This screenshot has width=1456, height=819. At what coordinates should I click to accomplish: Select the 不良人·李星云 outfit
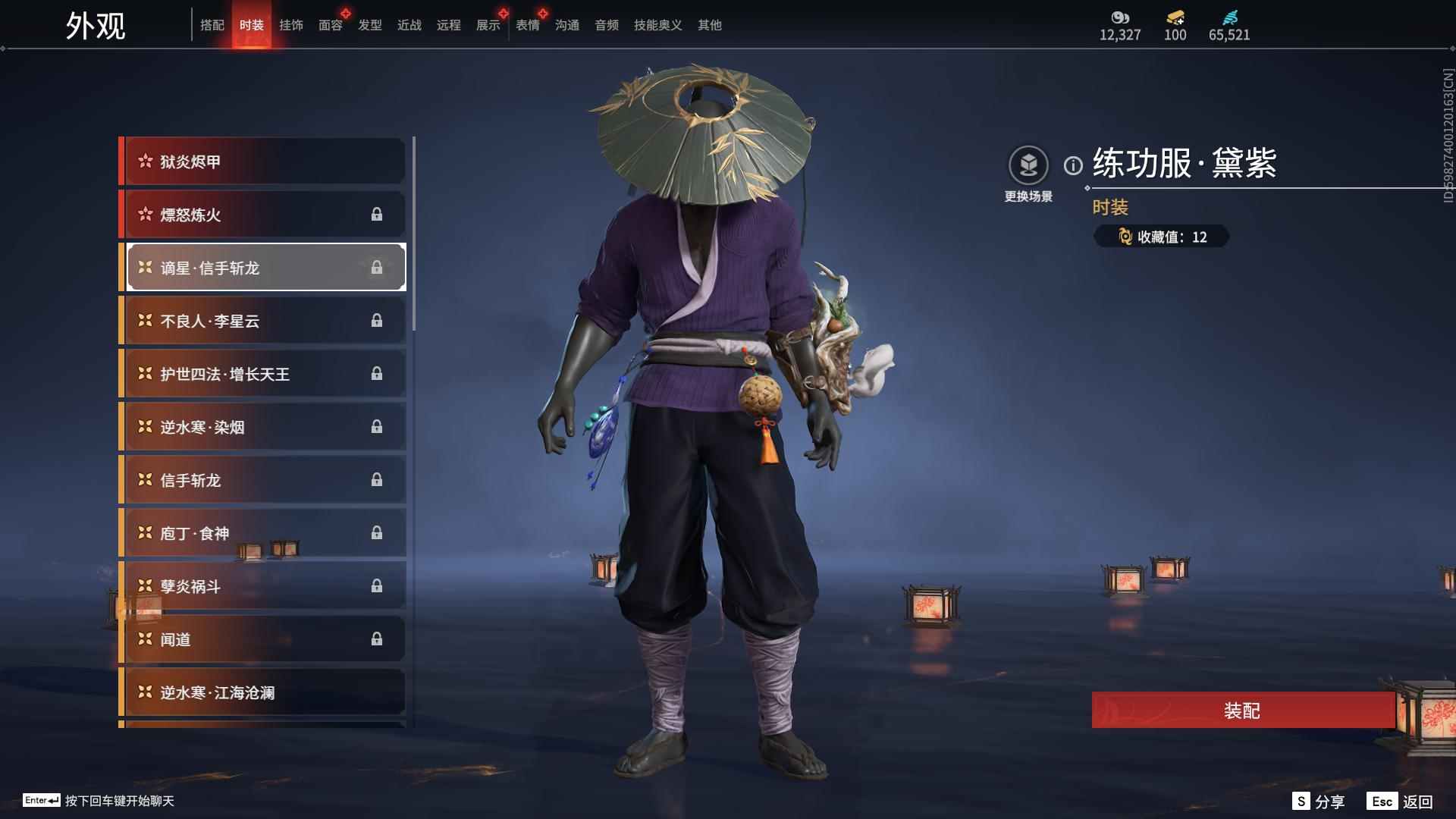264,321
